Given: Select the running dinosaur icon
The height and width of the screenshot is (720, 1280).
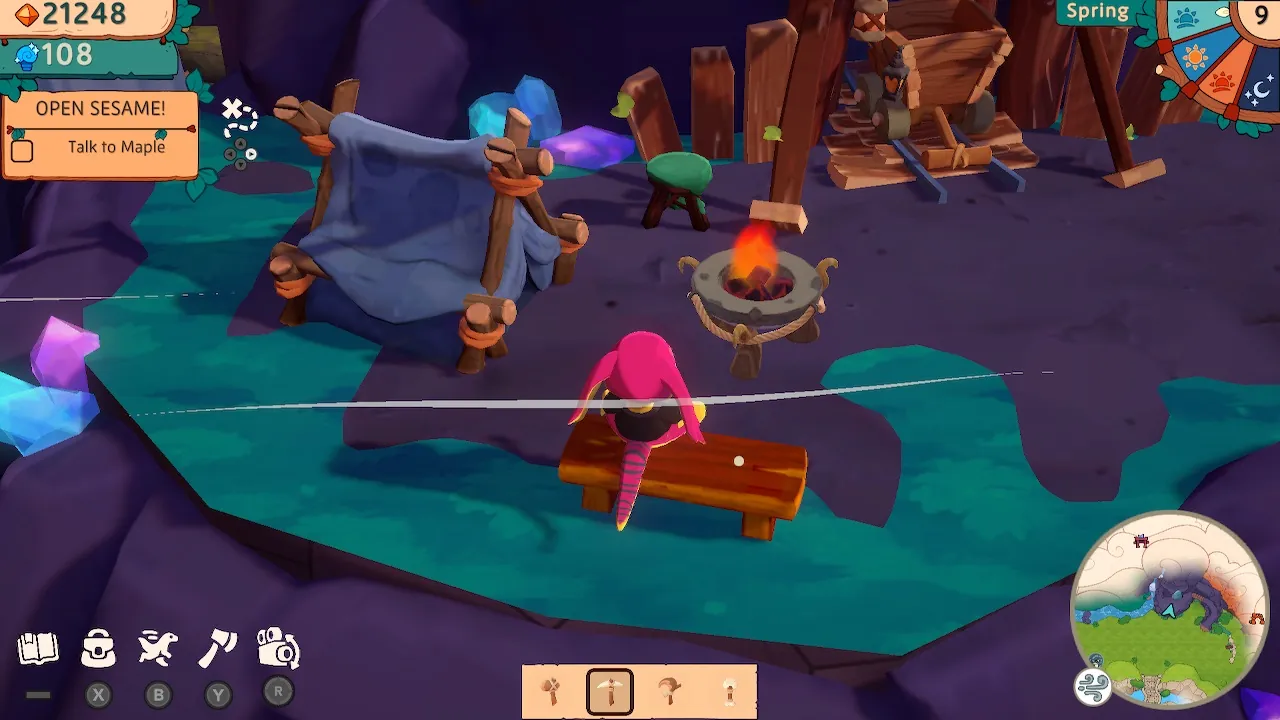Looking at the screenshot, I should (157, 648).
